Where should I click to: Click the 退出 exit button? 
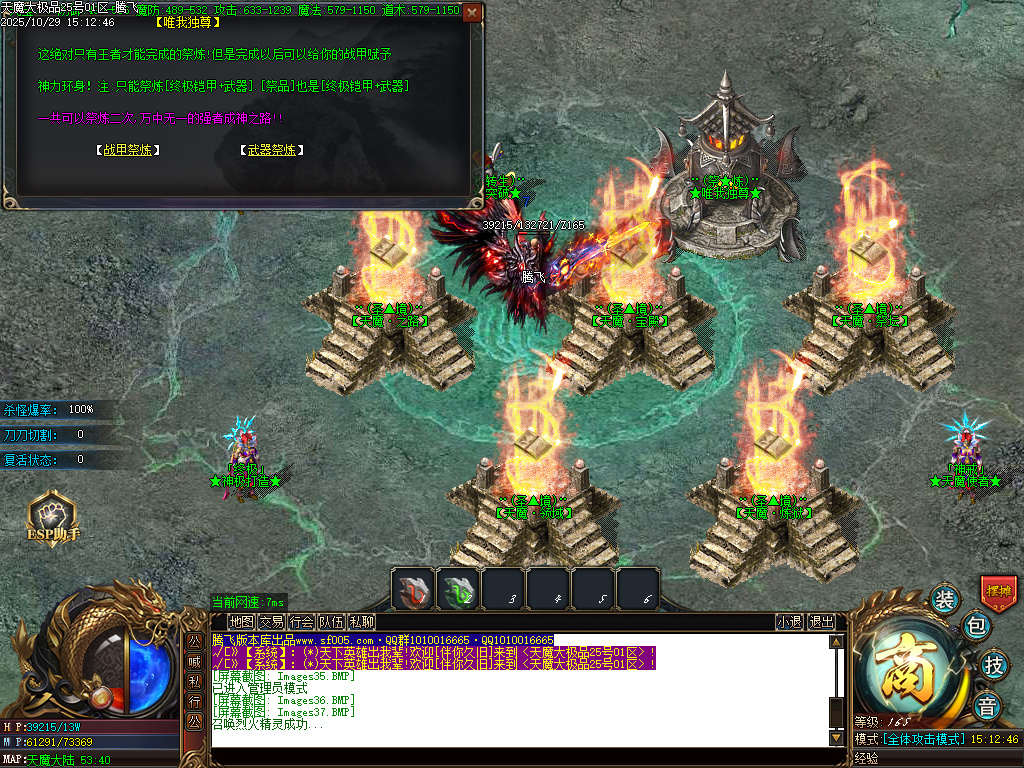coord(821,622)
